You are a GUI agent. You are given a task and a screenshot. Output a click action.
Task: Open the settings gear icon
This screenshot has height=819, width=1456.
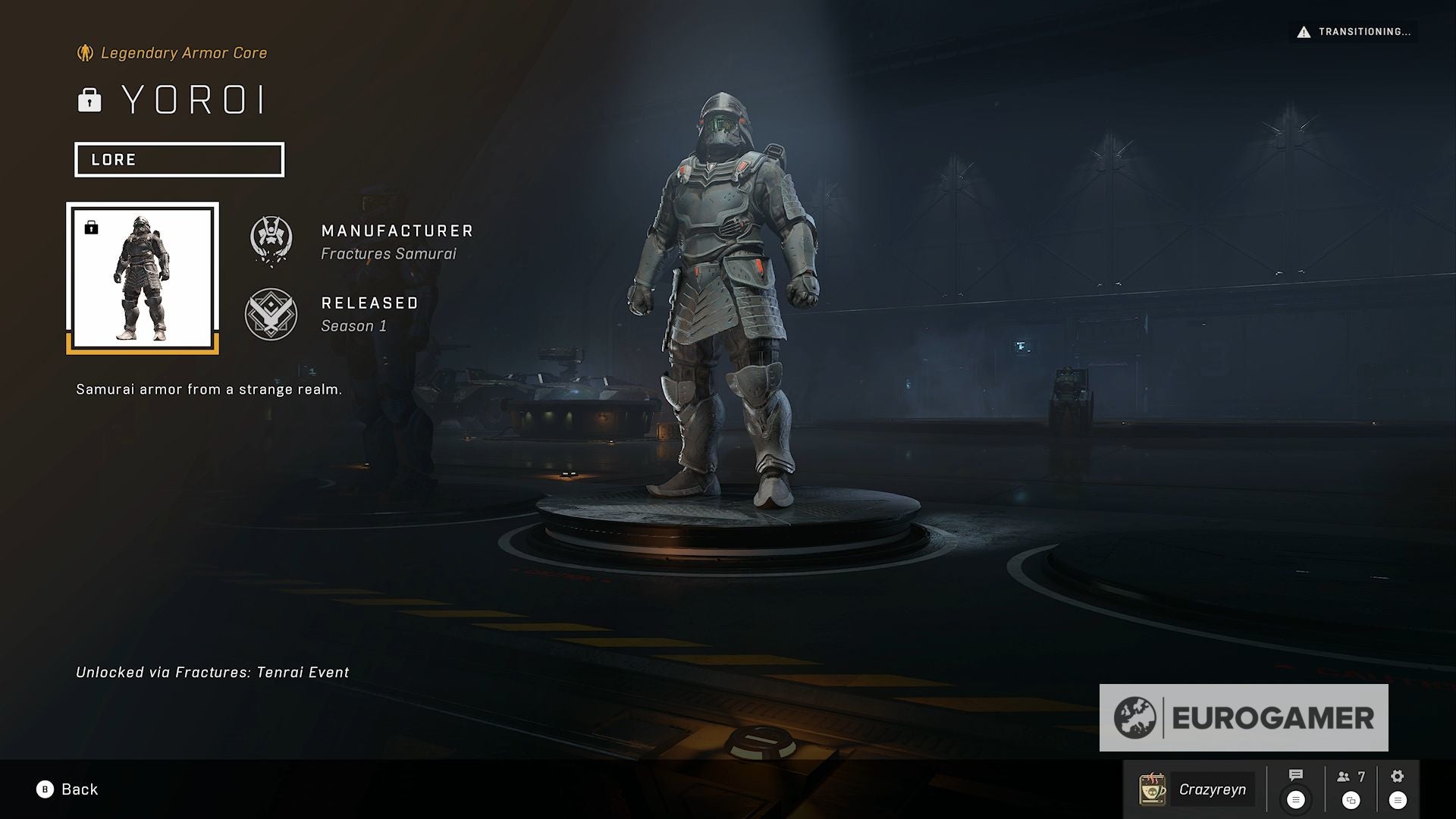click(x=1397, y=776)
